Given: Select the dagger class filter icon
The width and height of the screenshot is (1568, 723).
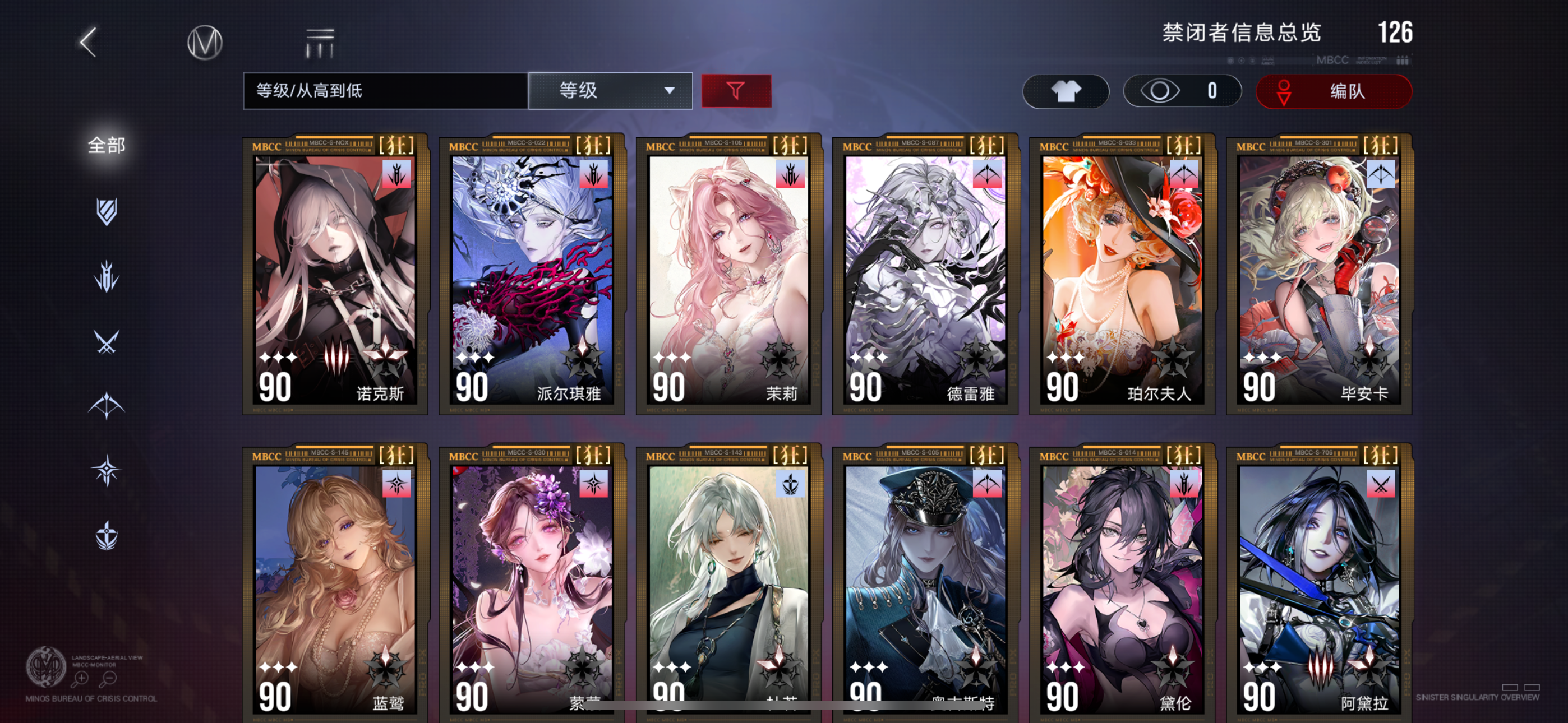Looking at the screenshot, I should coord(106,275).
